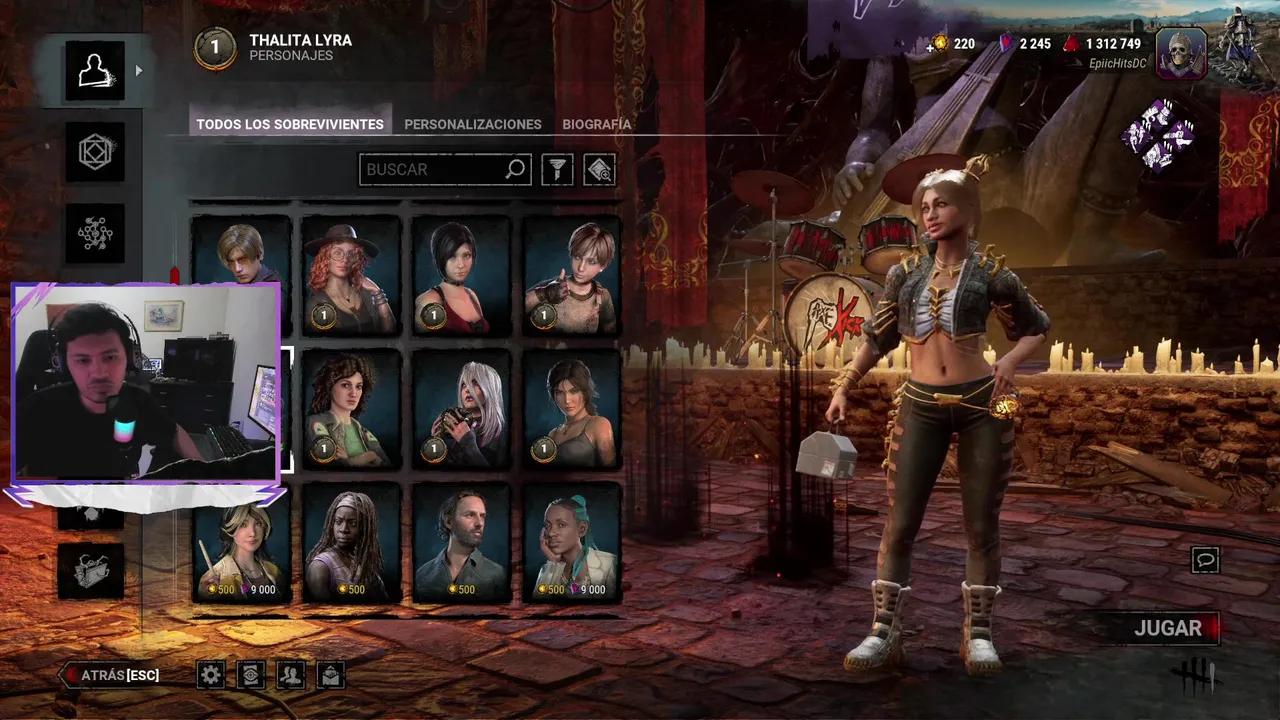The image size is (1280, 720).
Task: Pick the teal-haired survivor costing 9 000
Action: [572, 542]
